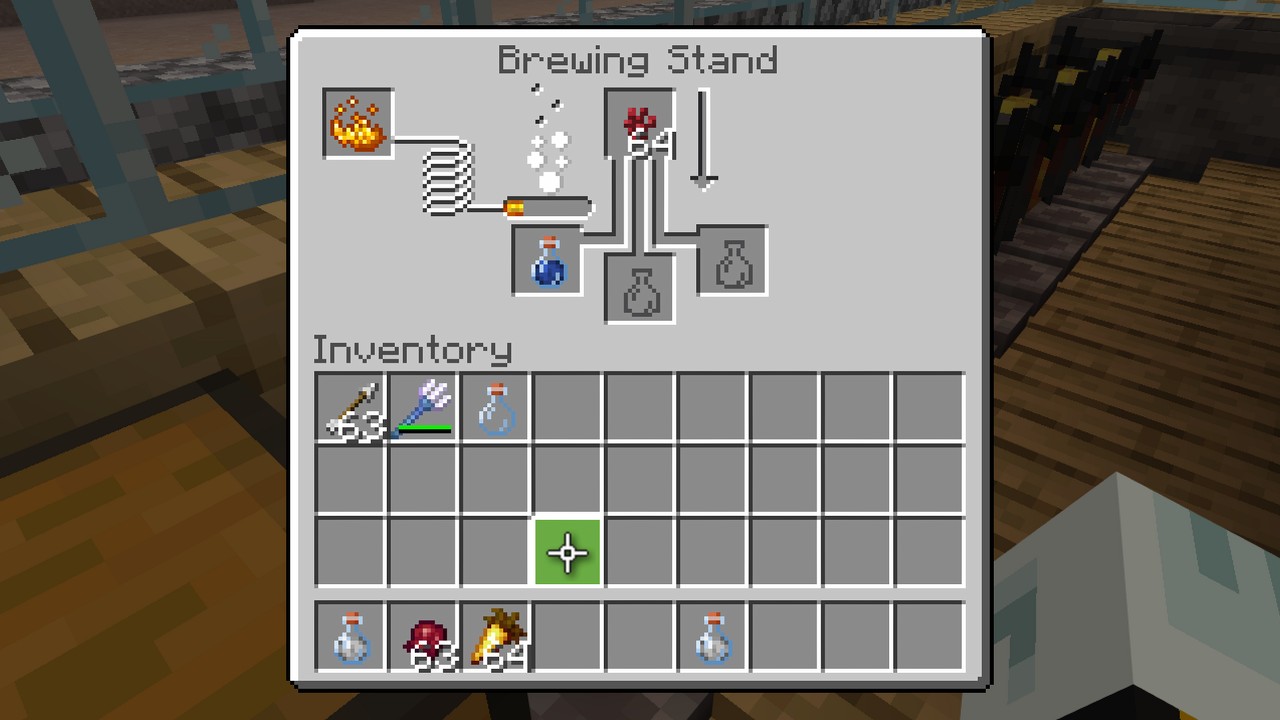
Task: Click the empty middle potion slot
Action: 639,290
